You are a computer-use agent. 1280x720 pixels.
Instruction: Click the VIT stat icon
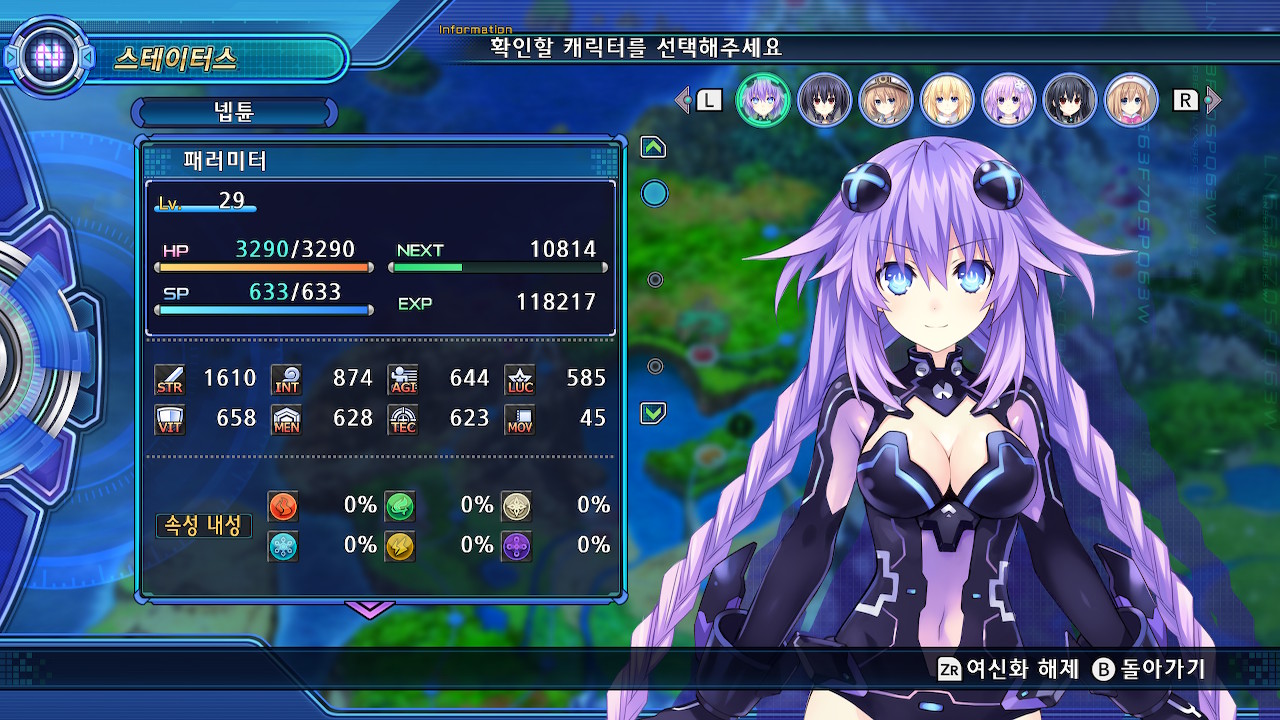pyautogui.click(x=170, y=419)
